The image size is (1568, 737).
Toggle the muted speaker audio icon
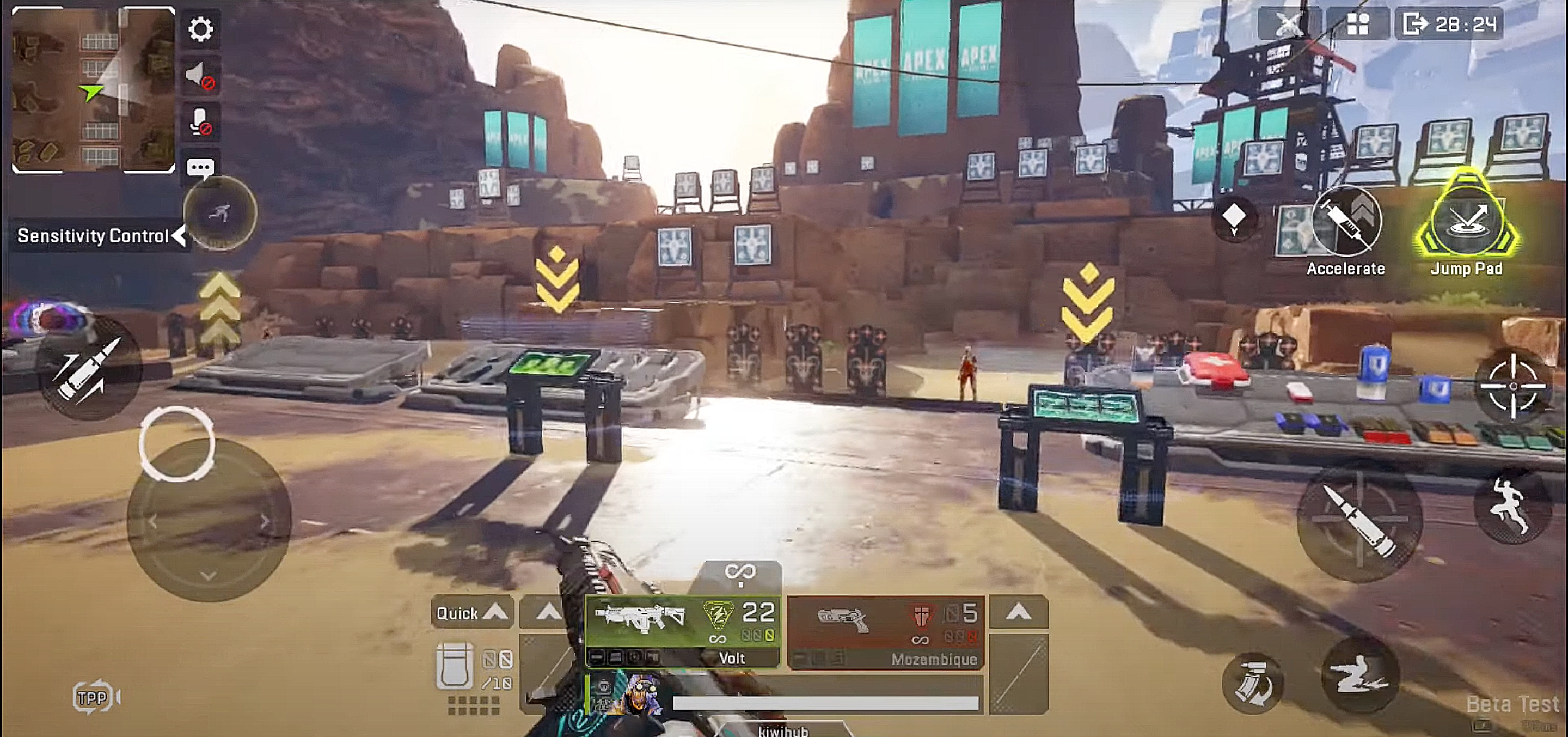200,76
